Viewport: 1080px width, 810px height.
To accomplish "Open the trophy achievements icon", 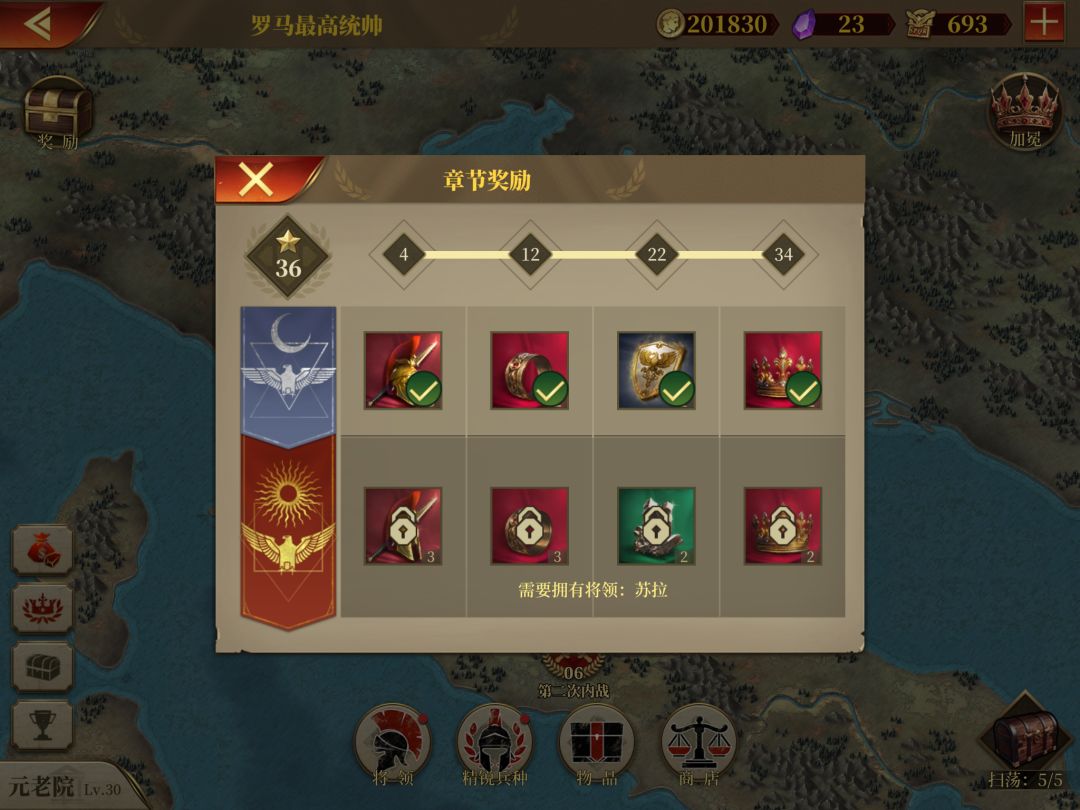I will click(x=42, y=725).
